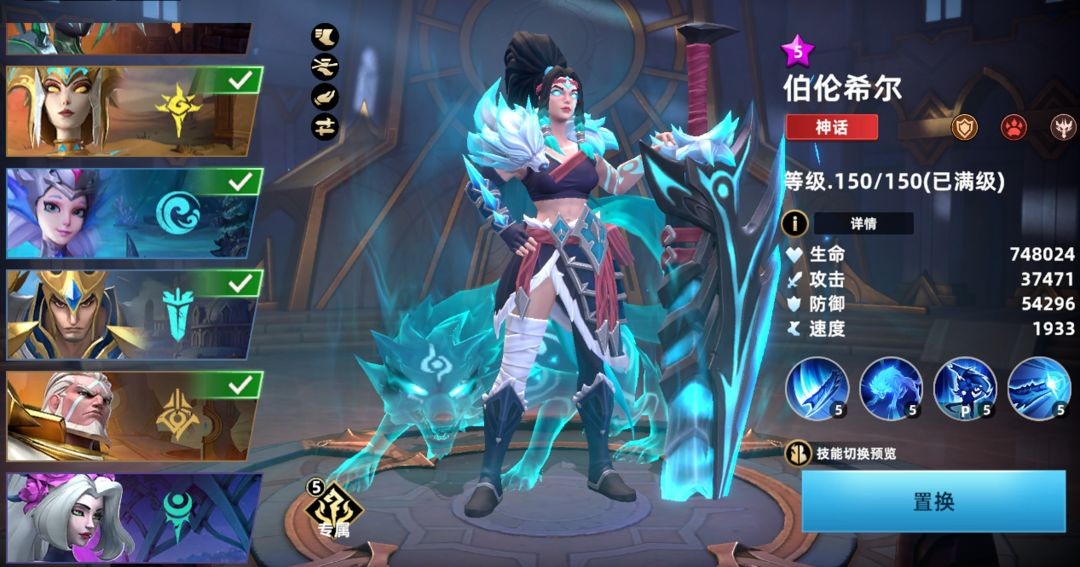View the blade slash skill icon
This screenshot has width=1080, height=567.
click(x=817, y=388)
